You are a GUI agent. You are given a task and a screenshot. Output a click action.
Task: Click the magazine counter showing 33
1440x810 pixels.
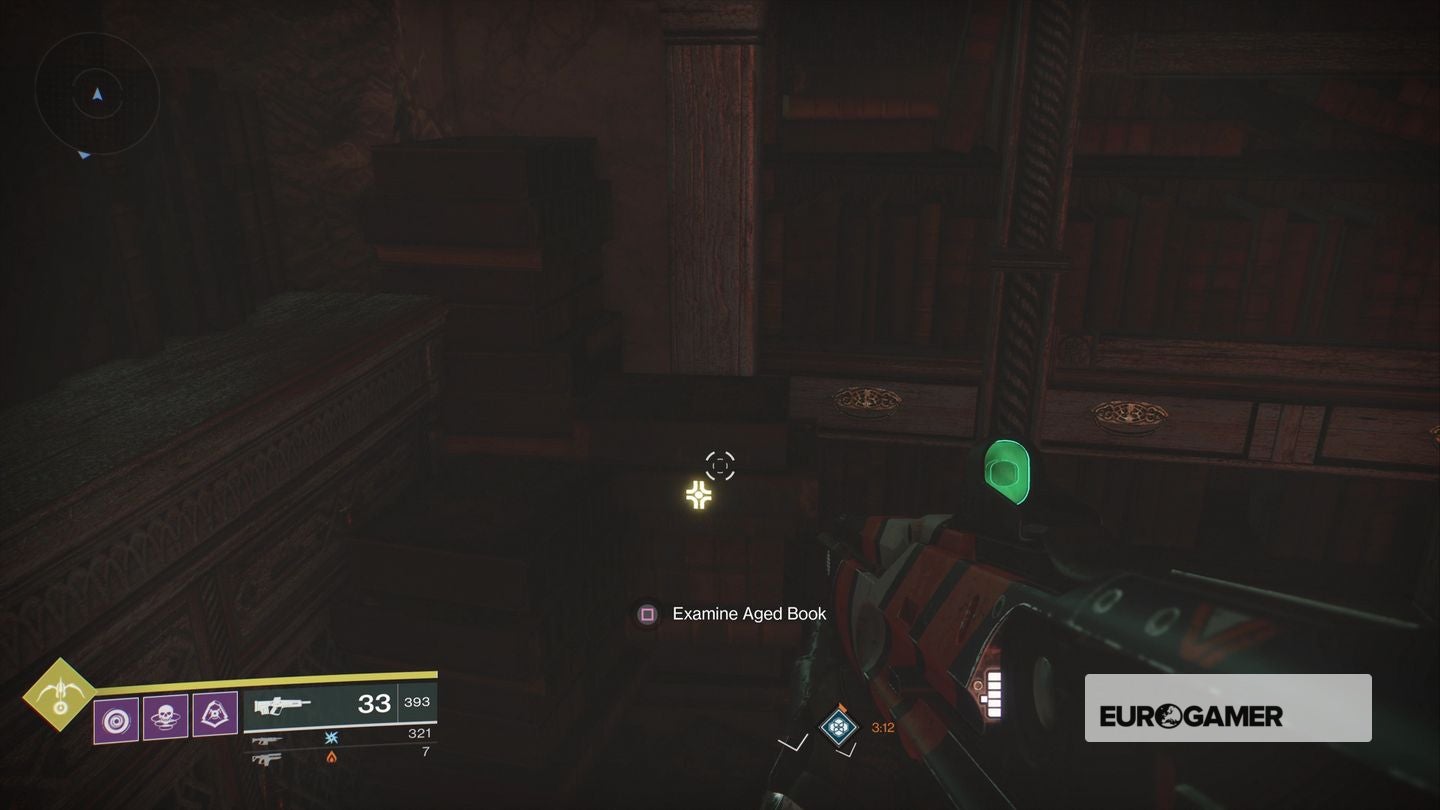tap(375, 703)
